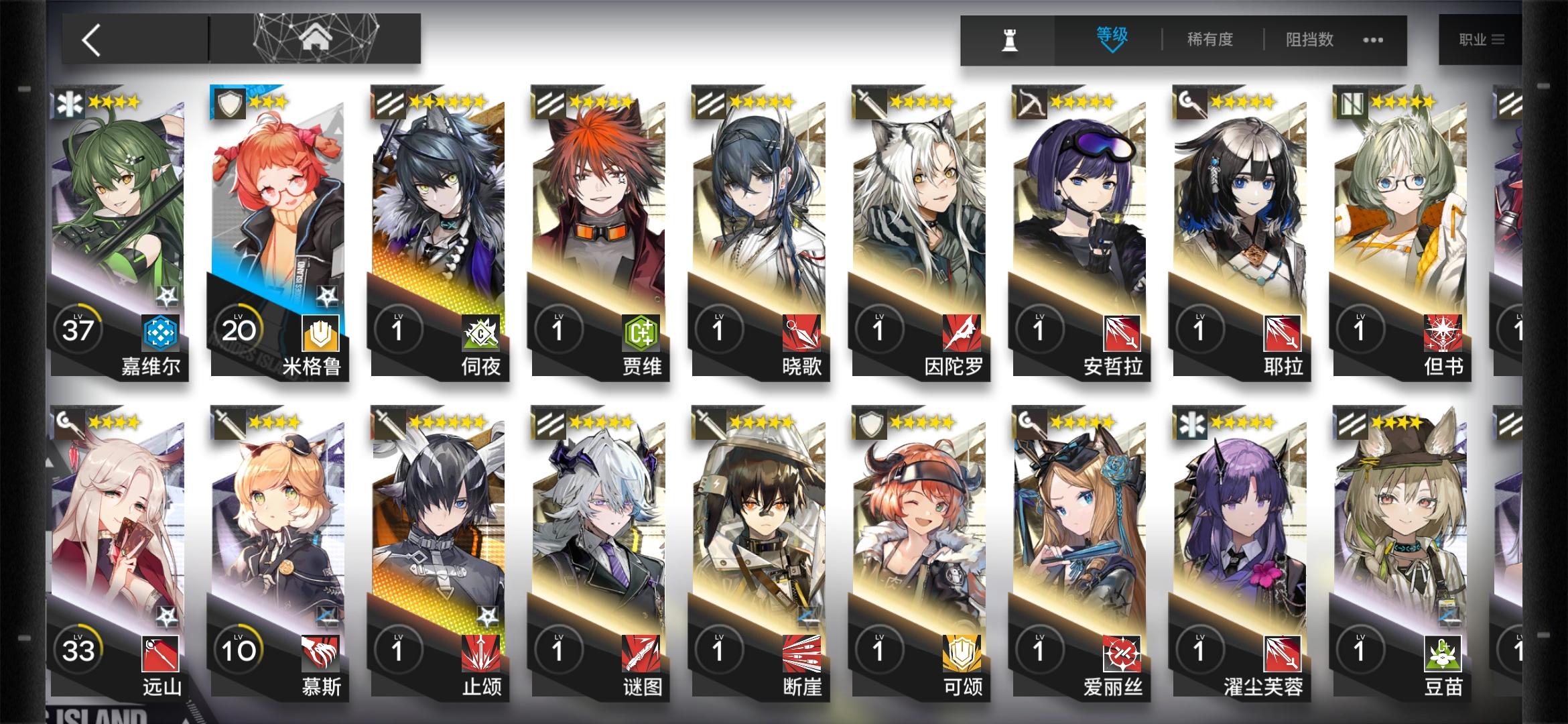The height and width of the screenshot is (724, 1568).
Task: Open the ... more sort options menu
Action: point(1372,40)
